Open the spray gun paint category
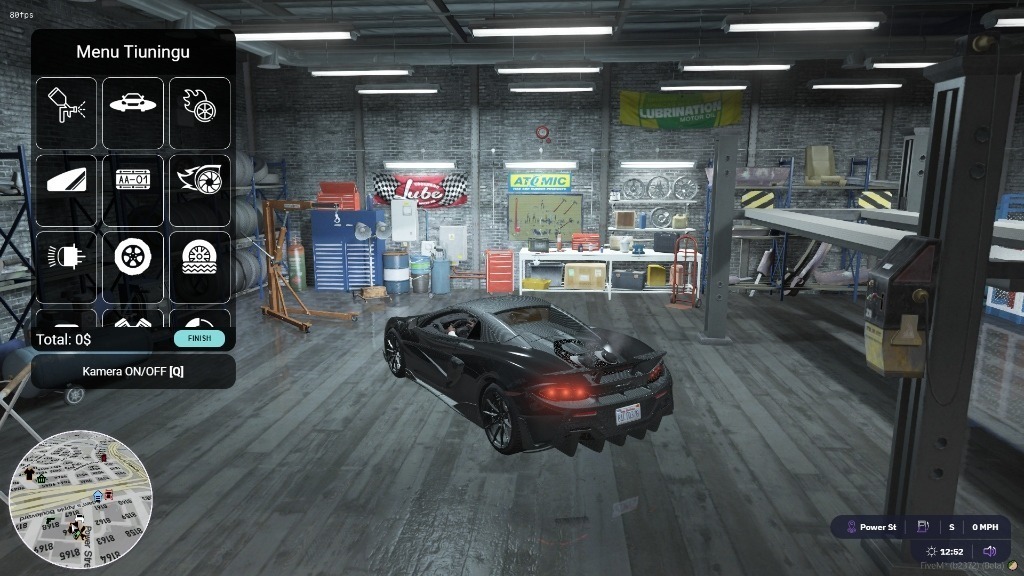The image size is (1024, 576). pyautogui.click(x=67, y=113)
